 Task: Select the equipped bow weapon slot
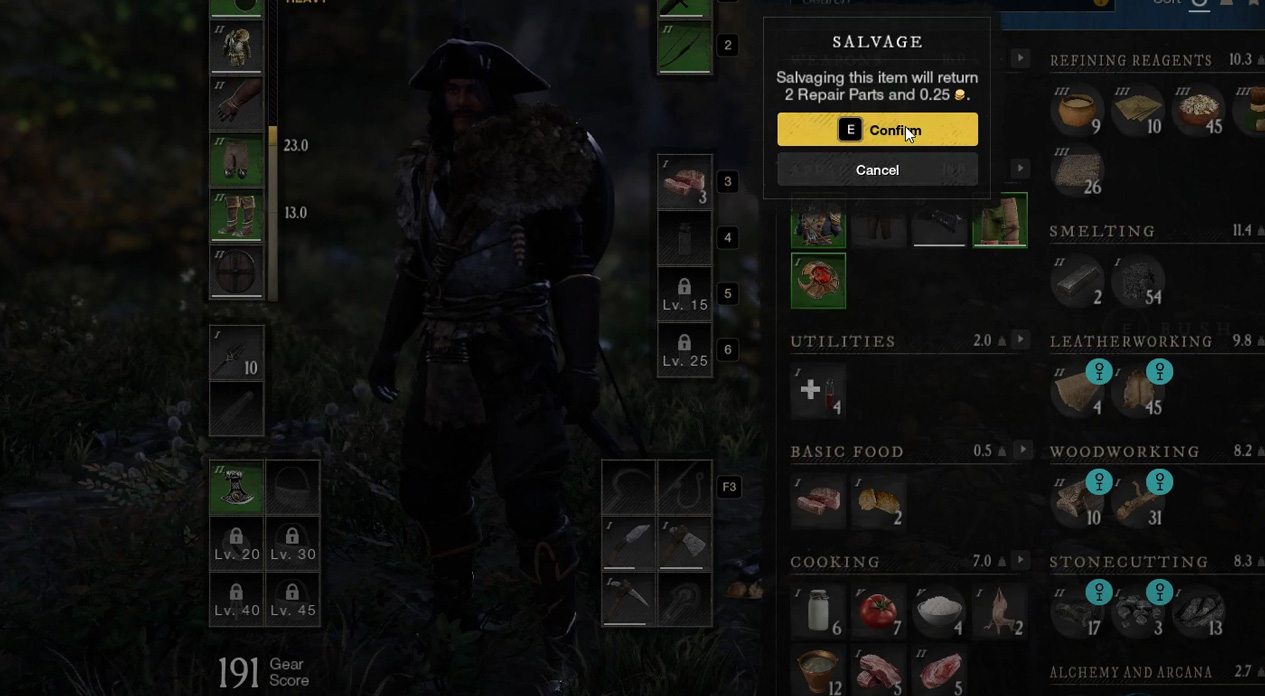tap(684, 47)
